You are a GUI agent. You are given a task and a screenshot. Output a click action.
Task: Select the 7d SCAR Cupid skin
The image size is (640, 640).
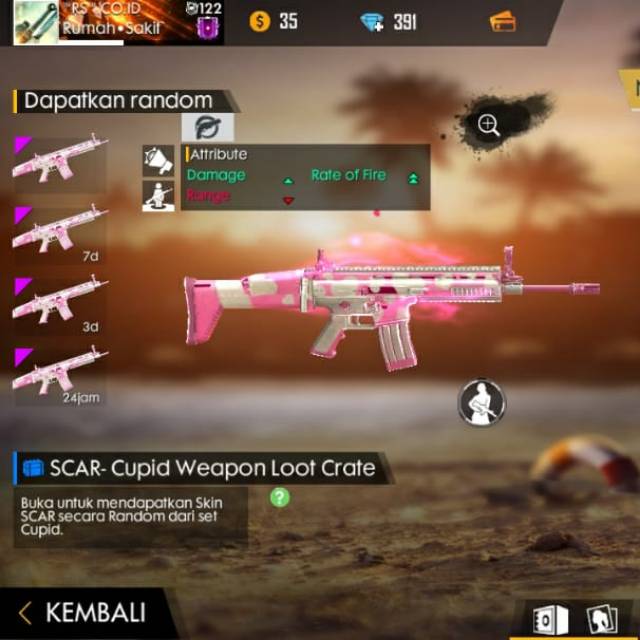(60, 231)
